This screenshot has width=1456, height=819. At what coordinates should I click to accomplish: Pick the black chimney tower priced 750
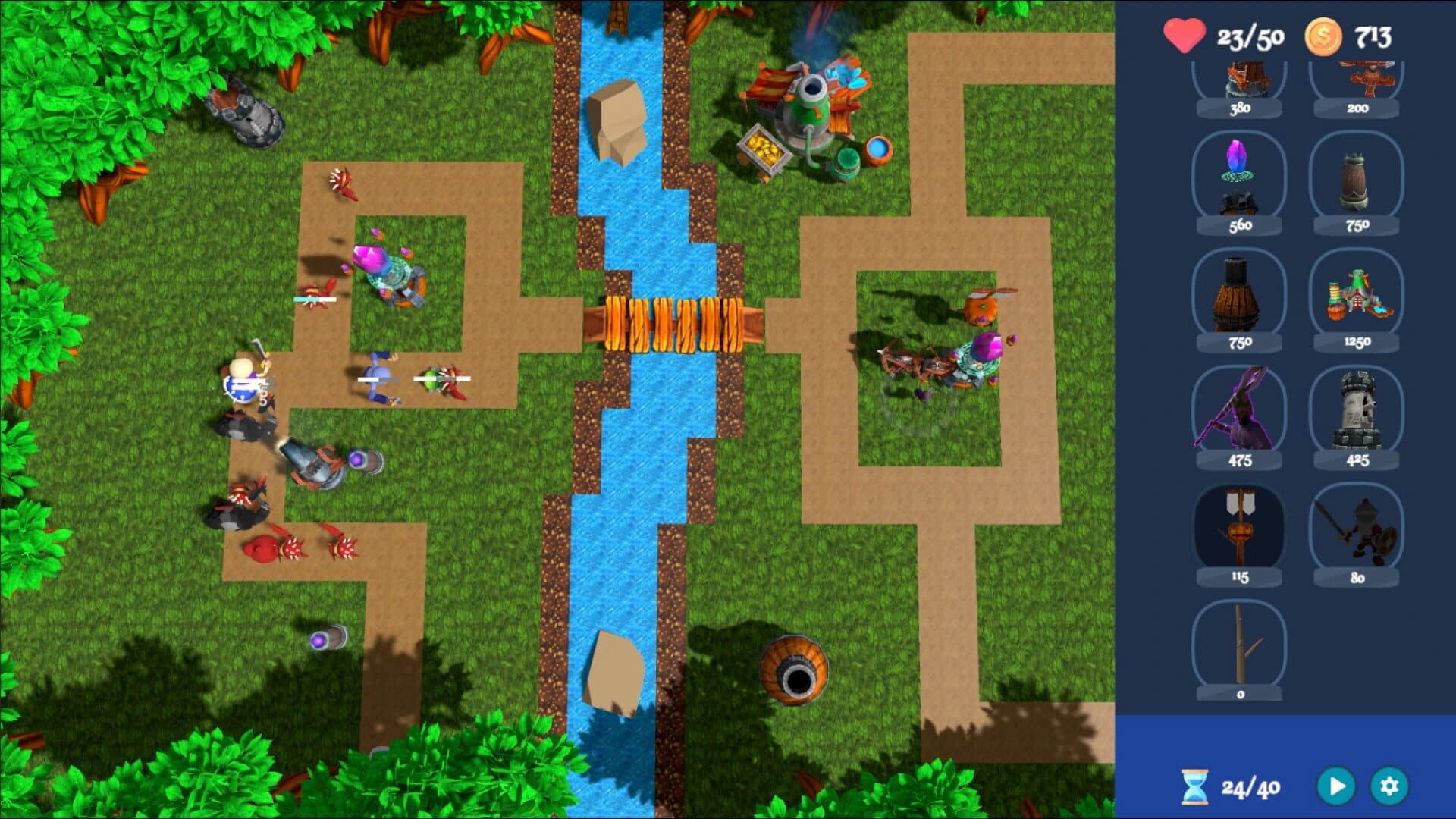coord(1241,296)
